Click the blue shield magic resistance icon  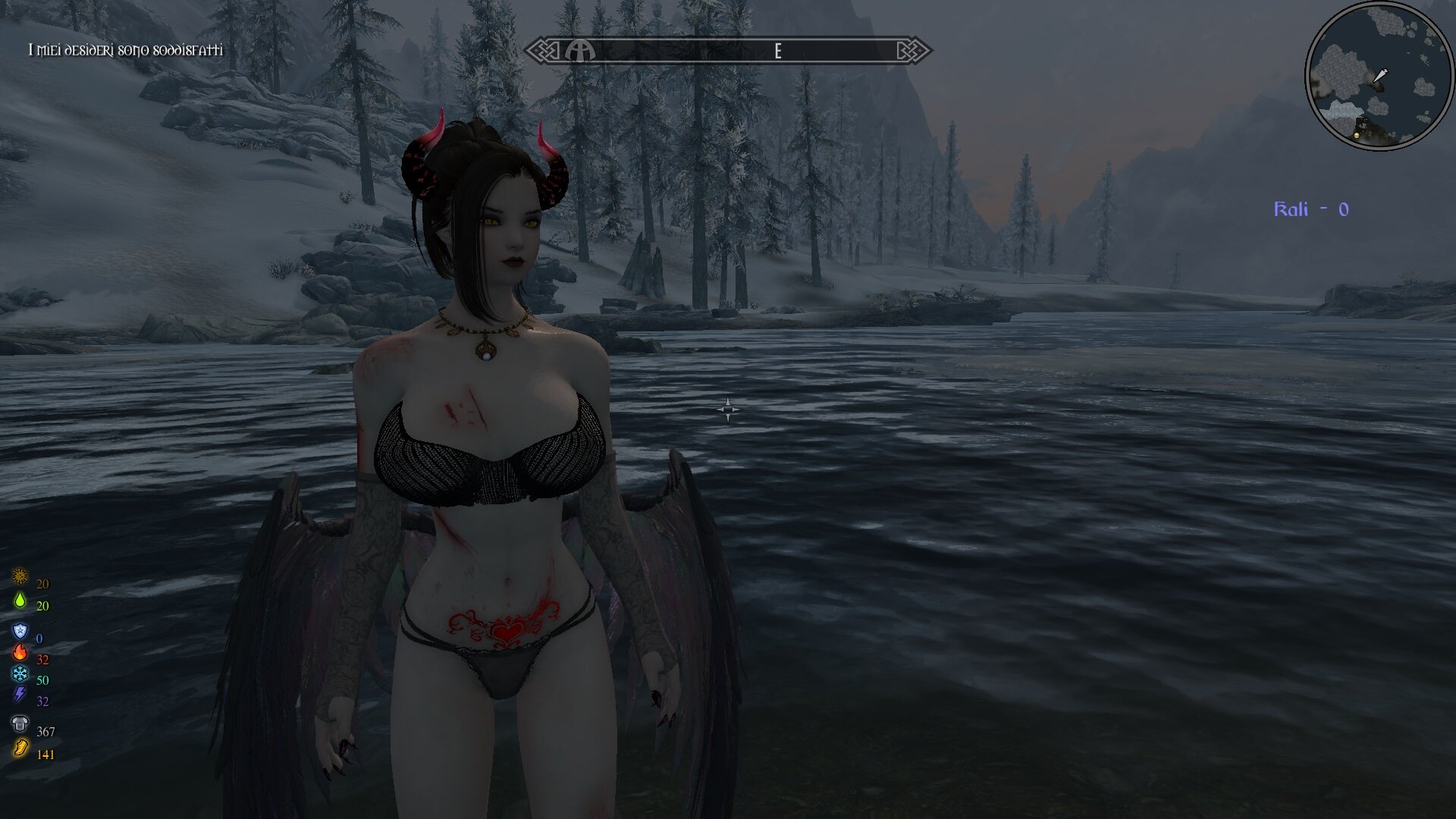click(20, 632)
